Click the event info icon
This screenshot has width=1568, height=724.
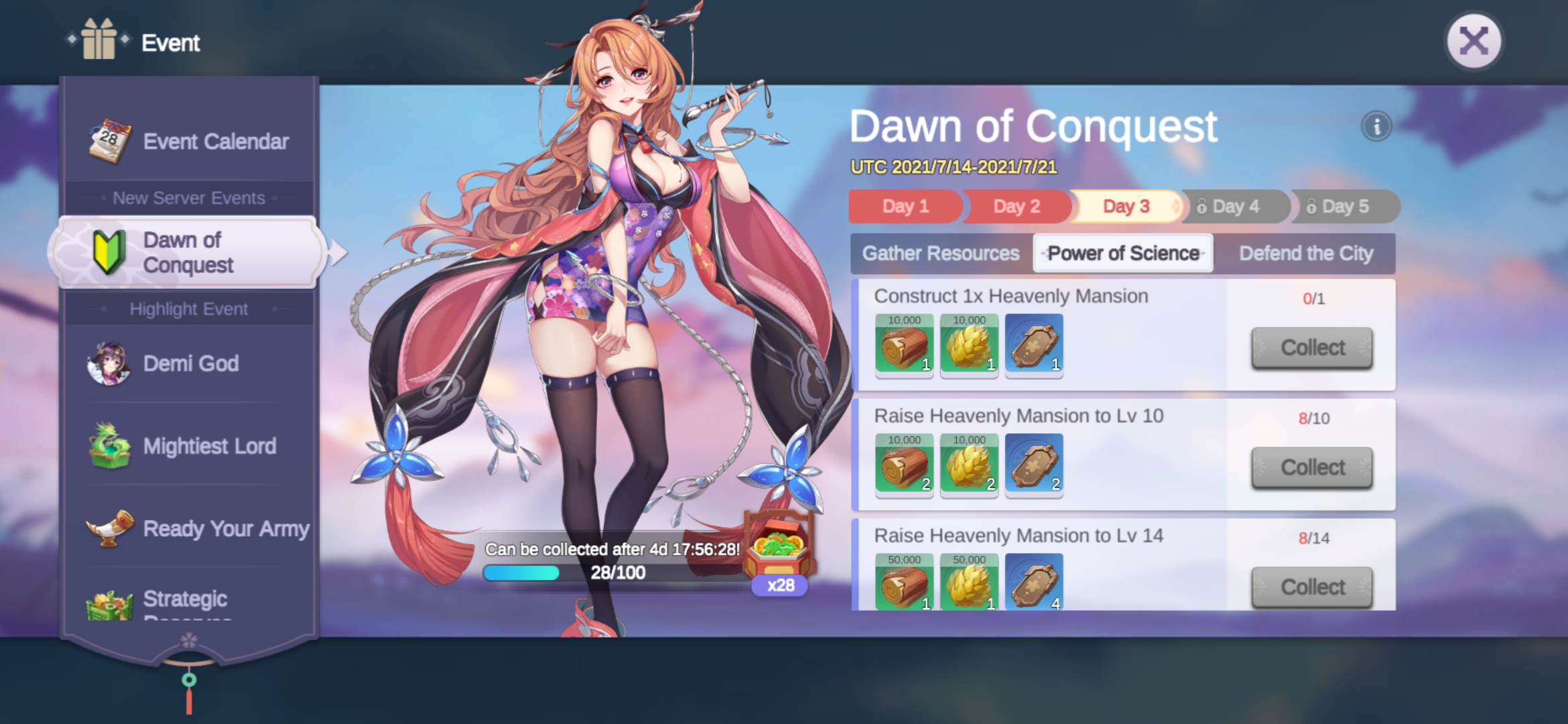click(1377, 126)
